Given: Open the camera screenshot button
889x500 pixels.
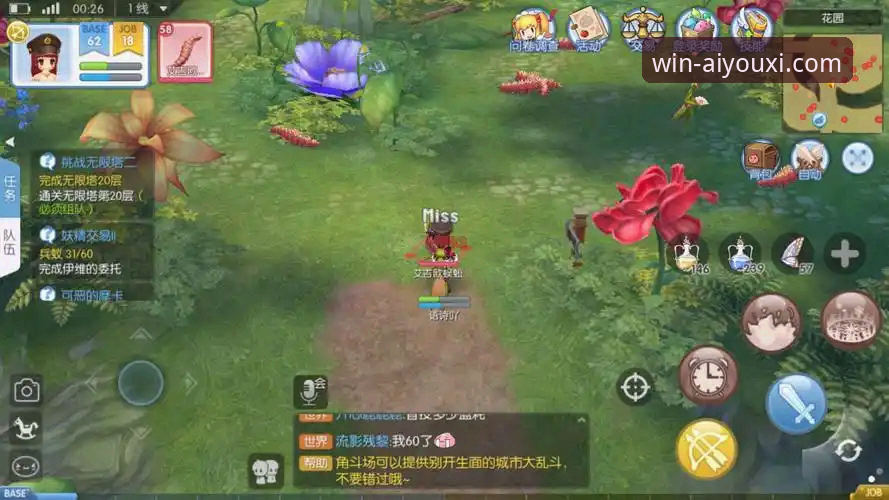Looking at the screenshot, I should (26, 391).
